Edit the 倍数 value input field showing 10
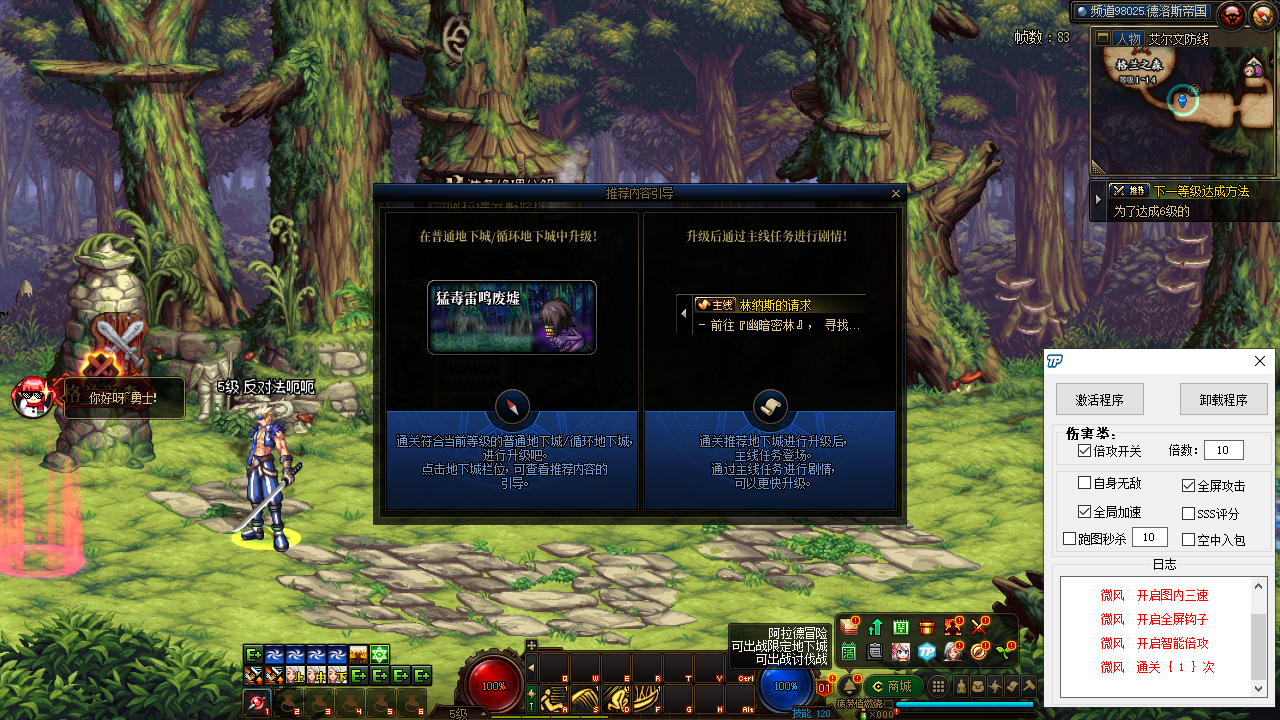The image size is (1280, 720). (x=1223, y=449)
